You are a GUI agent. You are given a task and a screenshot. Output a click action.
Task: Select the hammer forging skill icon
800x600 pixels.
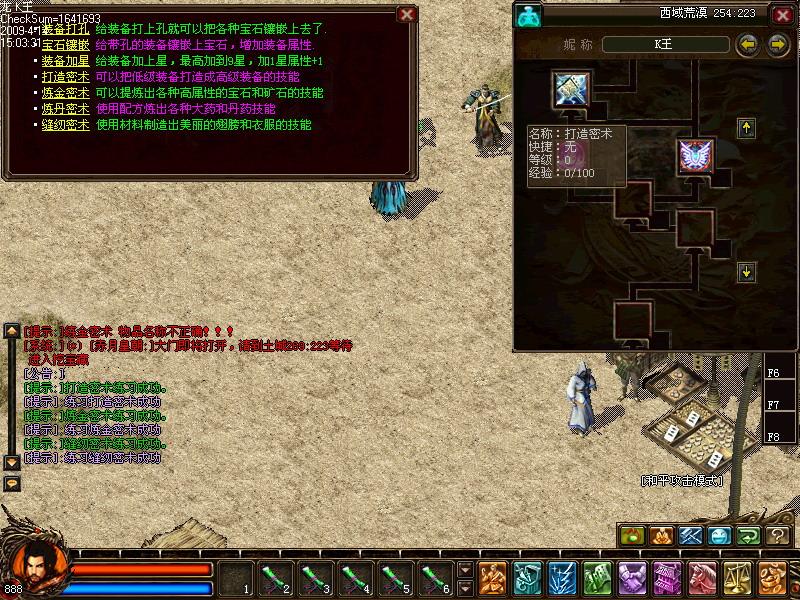tap(572, 90)
